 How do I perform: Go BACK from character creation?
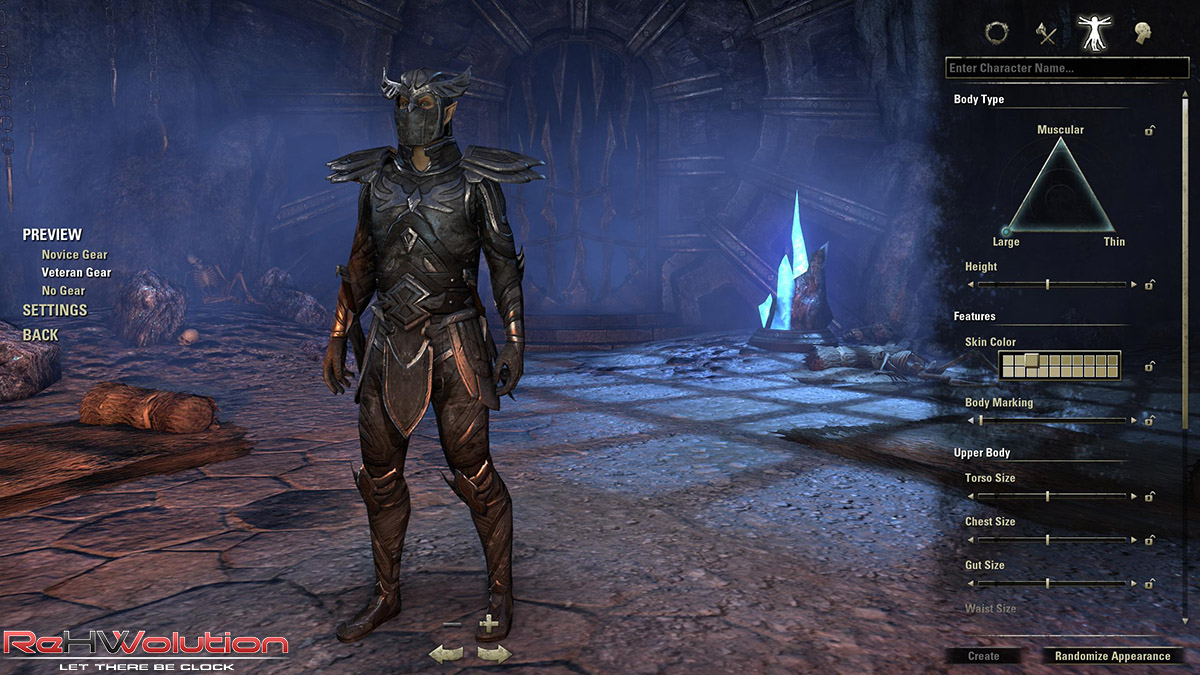pyautogui.click(x=41, y=335)
